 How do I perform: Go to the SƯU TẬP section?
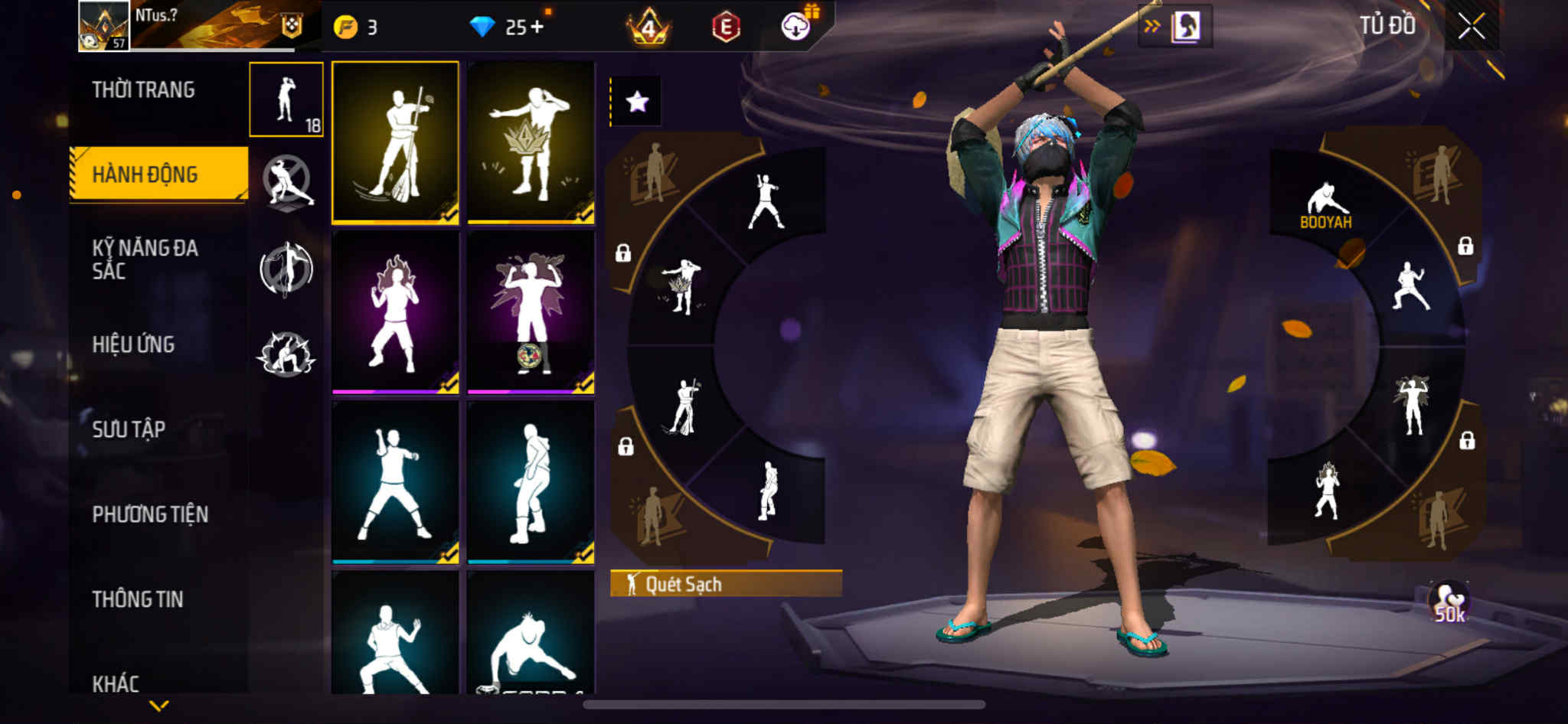pos(129,429)
